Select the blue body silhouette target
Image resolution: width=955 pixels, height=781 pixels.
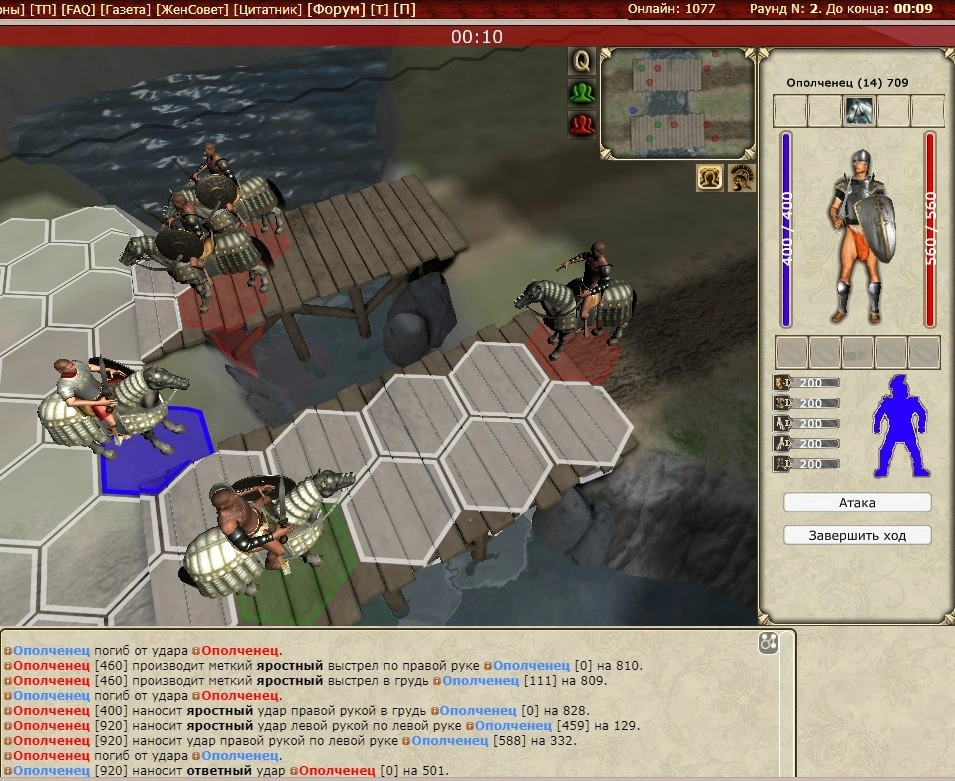[901, 426]
